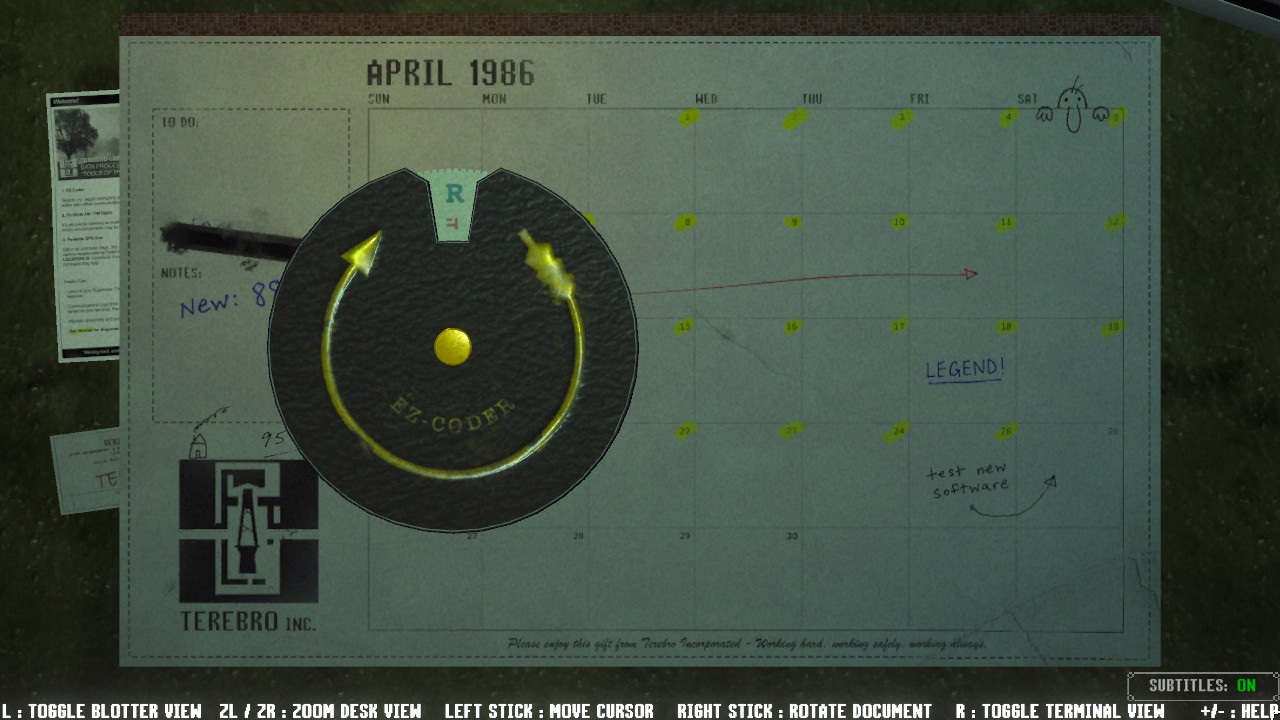Select the APRIL 1986 calendar header
The image size is (1280, 720).
(x=450, y=74)
